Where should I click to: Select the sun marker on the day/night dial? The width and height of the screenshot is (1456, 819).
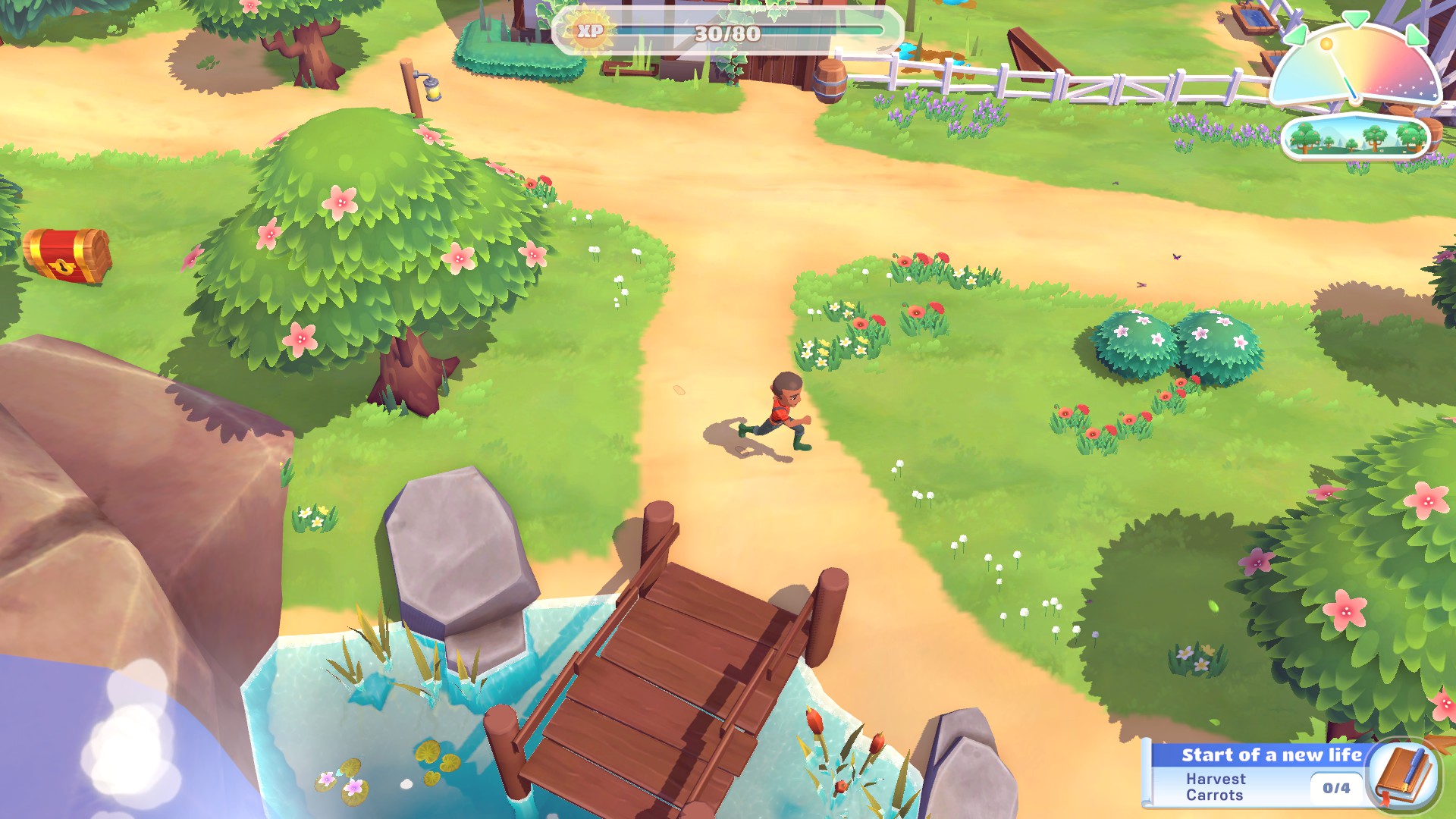tap(1326, 44)
